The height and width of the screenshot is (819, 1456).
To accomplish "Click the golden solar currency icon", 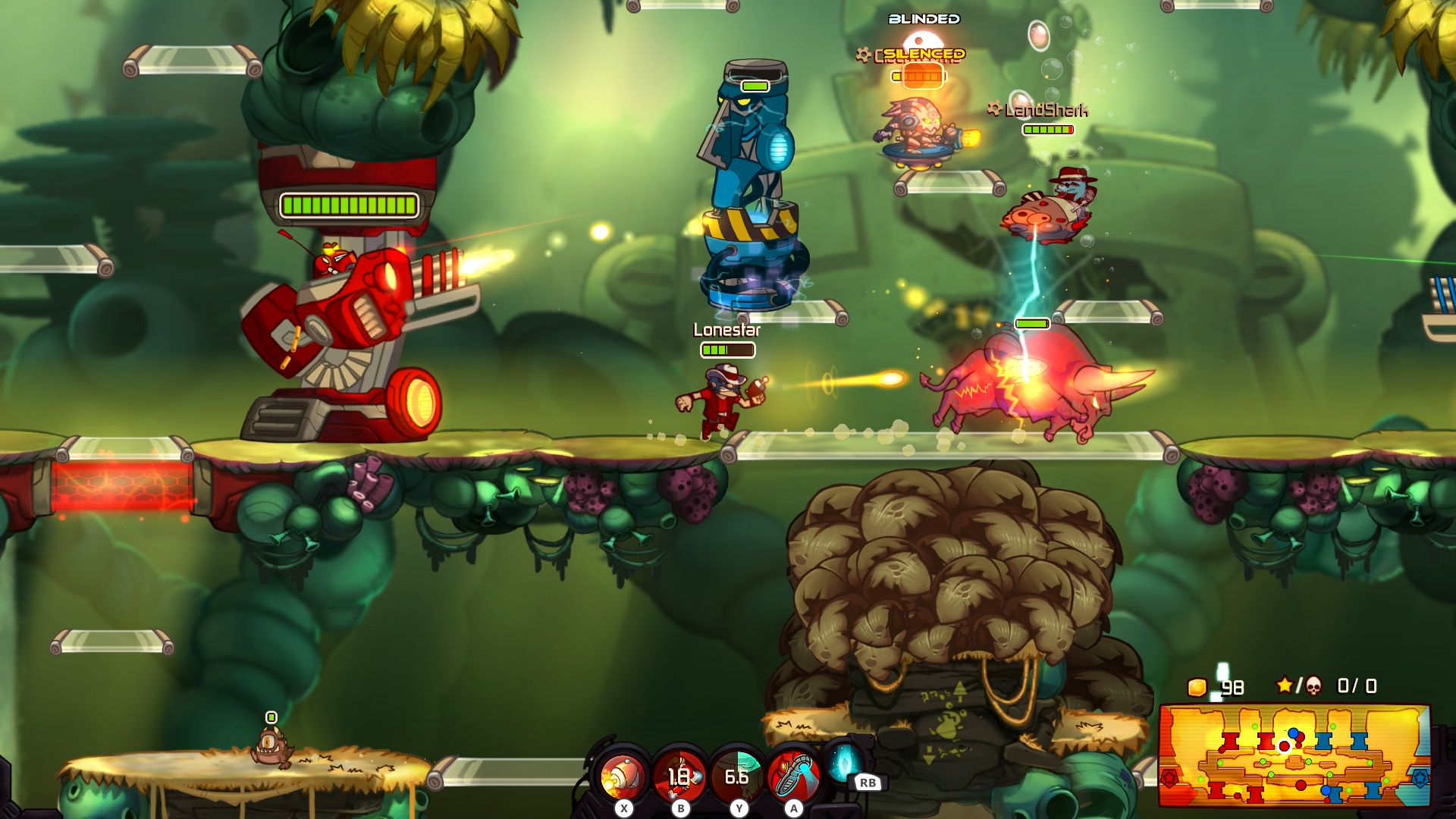I will pyautogui.click(x=1197, y=687).
